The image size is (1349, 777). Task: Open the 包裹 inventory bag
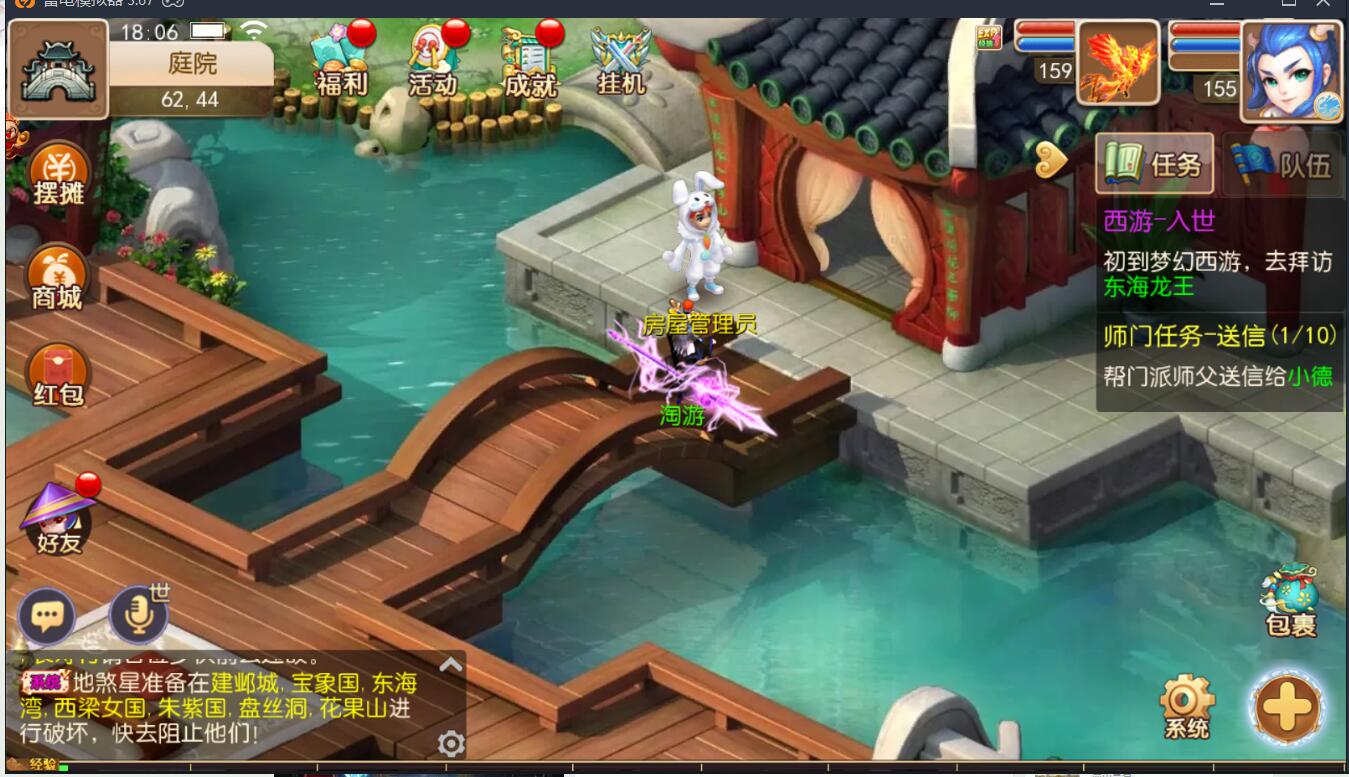pos(1290,602)
